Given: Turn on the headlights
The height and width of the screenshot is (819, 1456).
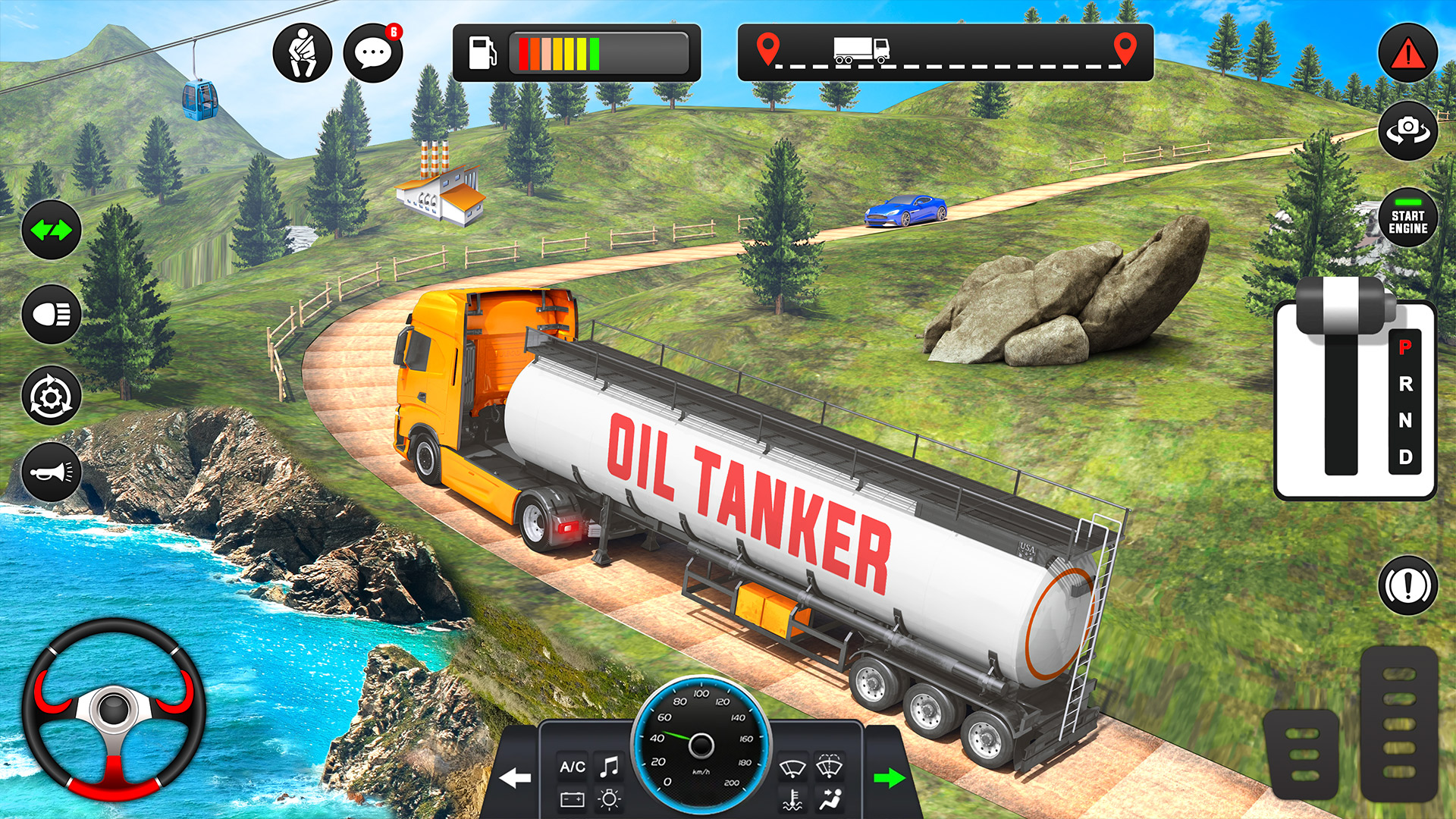Looking at the screenshot, I should coord(52,314).
